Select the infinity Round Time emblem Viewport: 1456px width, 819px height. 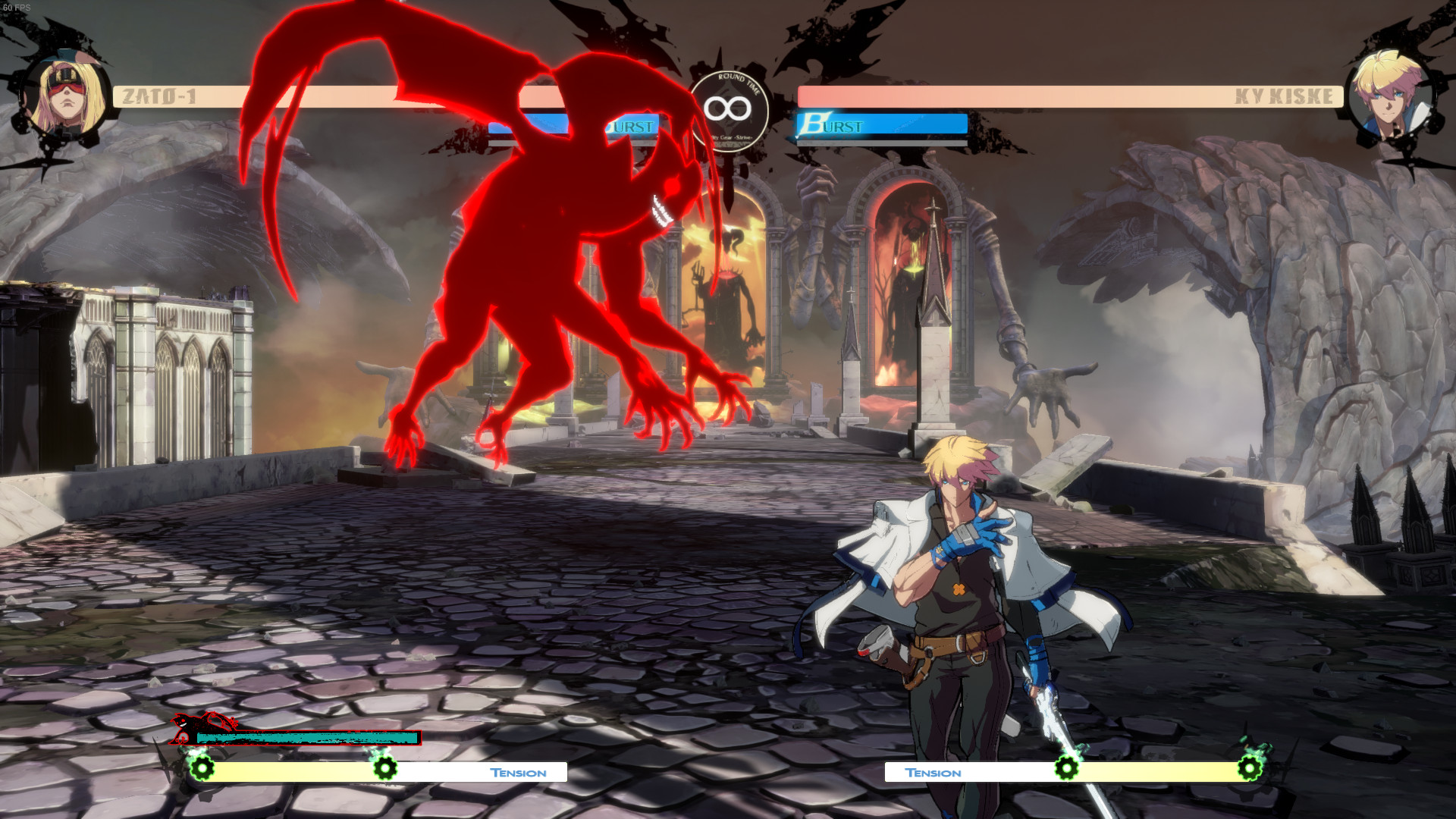point(730,108)
